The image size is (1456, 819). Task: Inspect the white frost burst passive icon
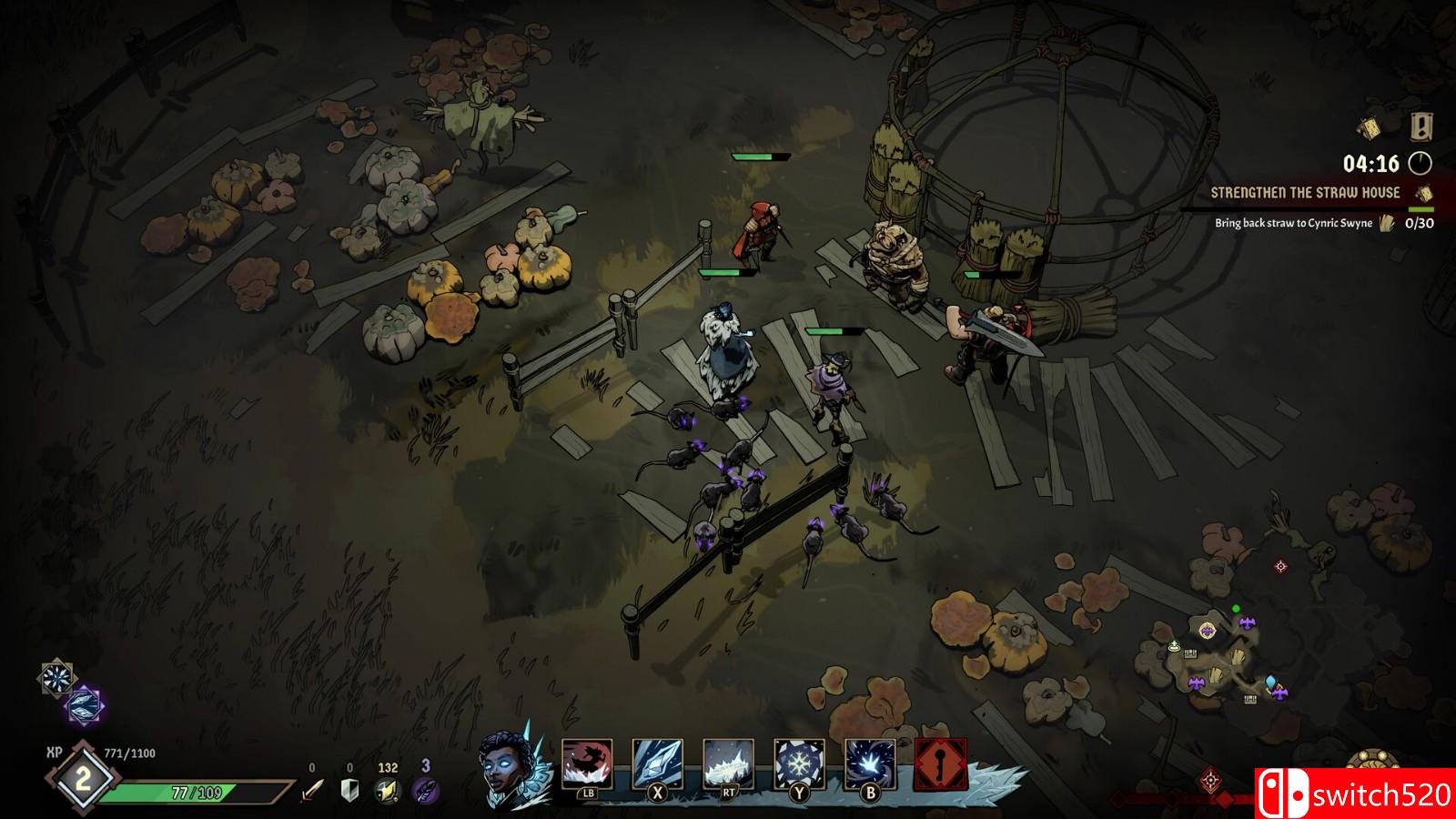tap(57, 678)
